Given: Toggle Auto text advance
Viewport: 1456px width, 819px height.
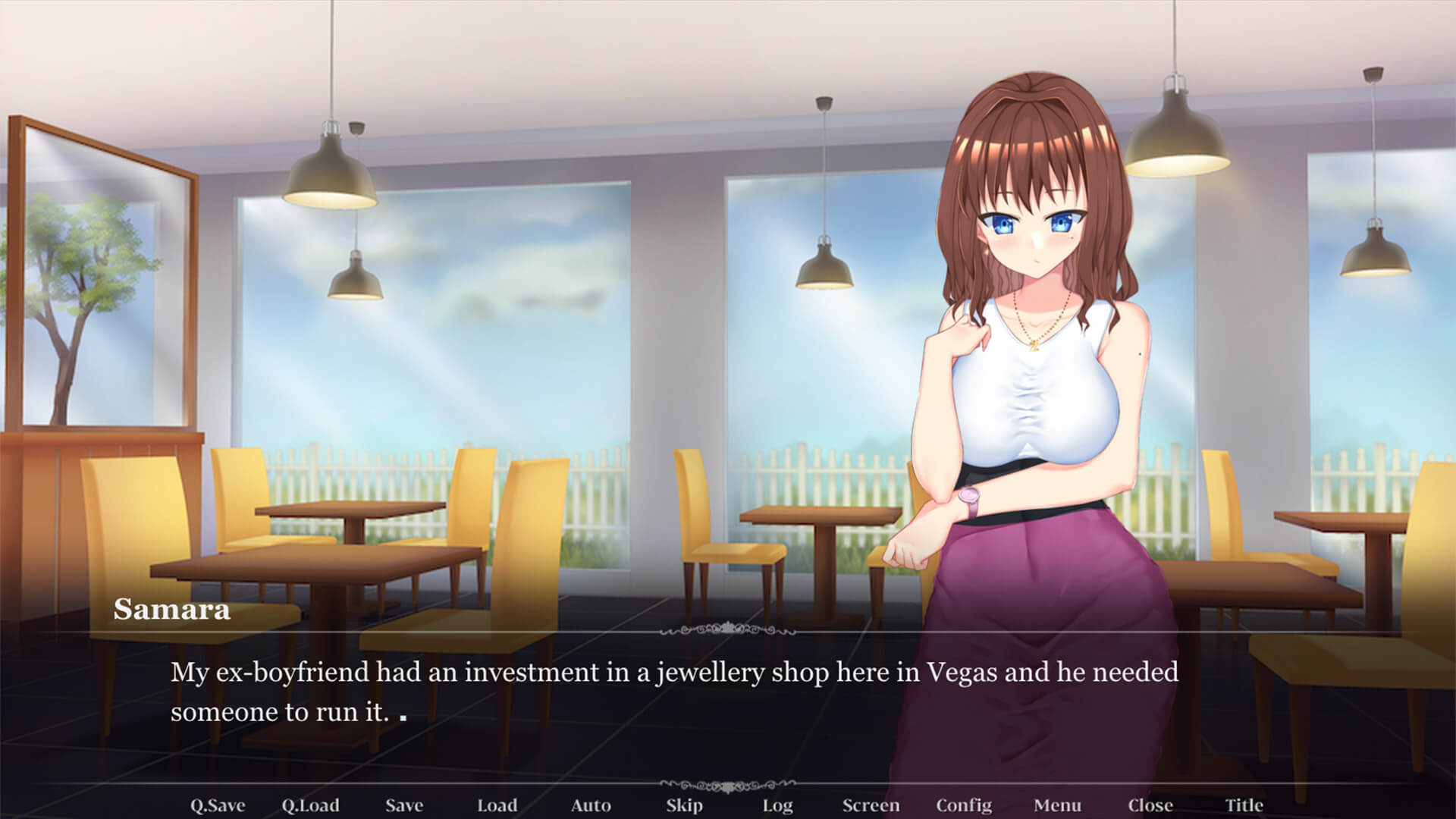Looking at the screenshot, I should coord(591,805).
